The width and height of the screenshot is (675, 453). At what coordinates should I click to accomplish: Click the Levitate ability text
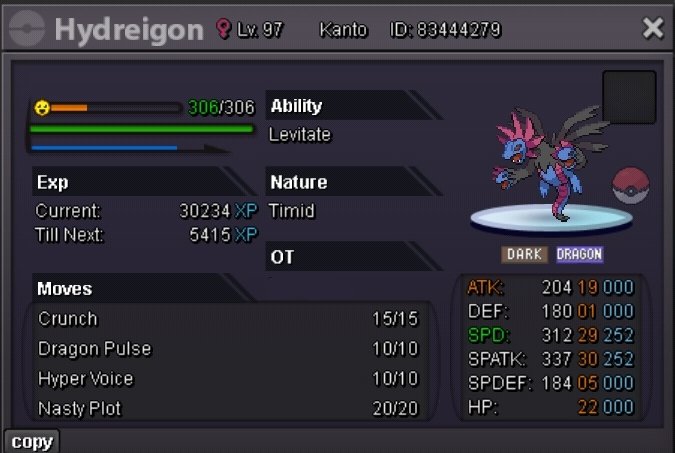(300, 134)
